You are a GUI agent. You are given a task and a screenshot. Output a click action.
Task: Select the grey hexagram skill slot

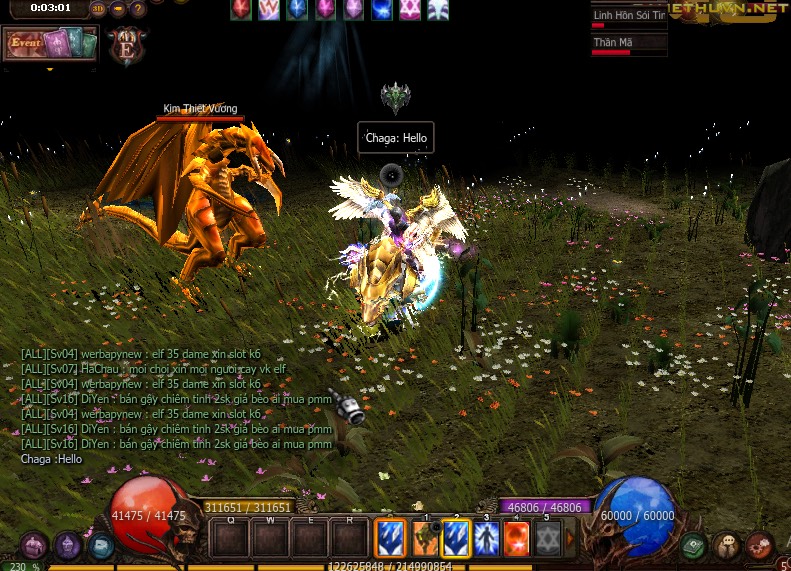pos(546,538)
